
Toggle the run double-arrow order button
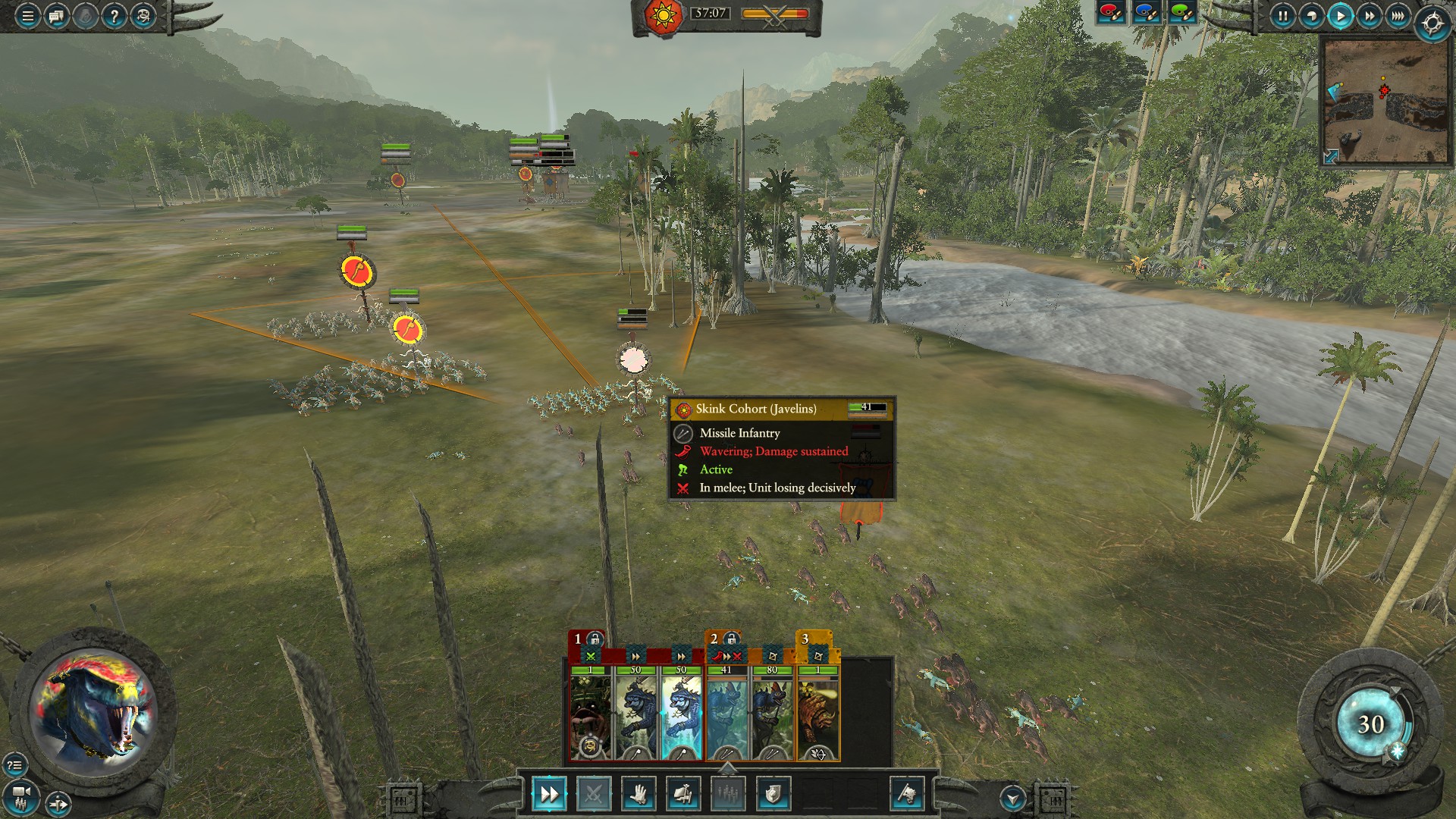point(548,794)
